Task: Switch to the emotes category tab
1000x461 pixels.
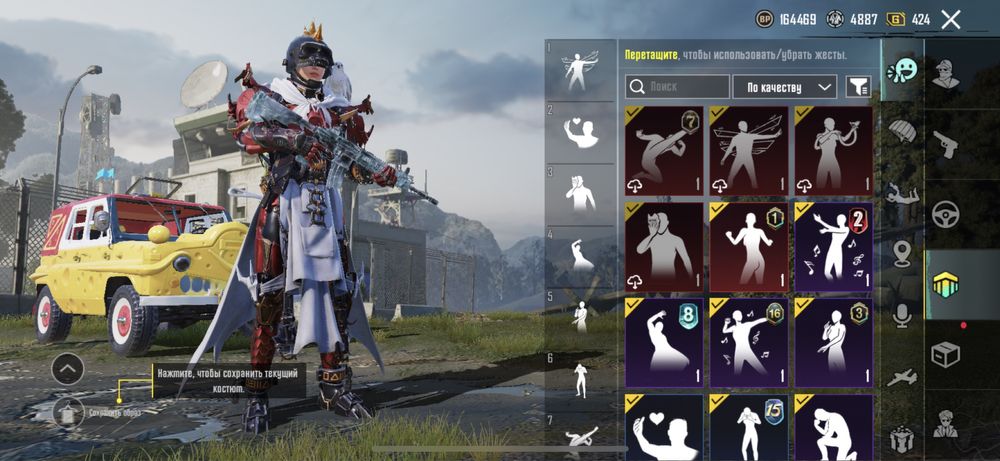Action: [902, 72]
